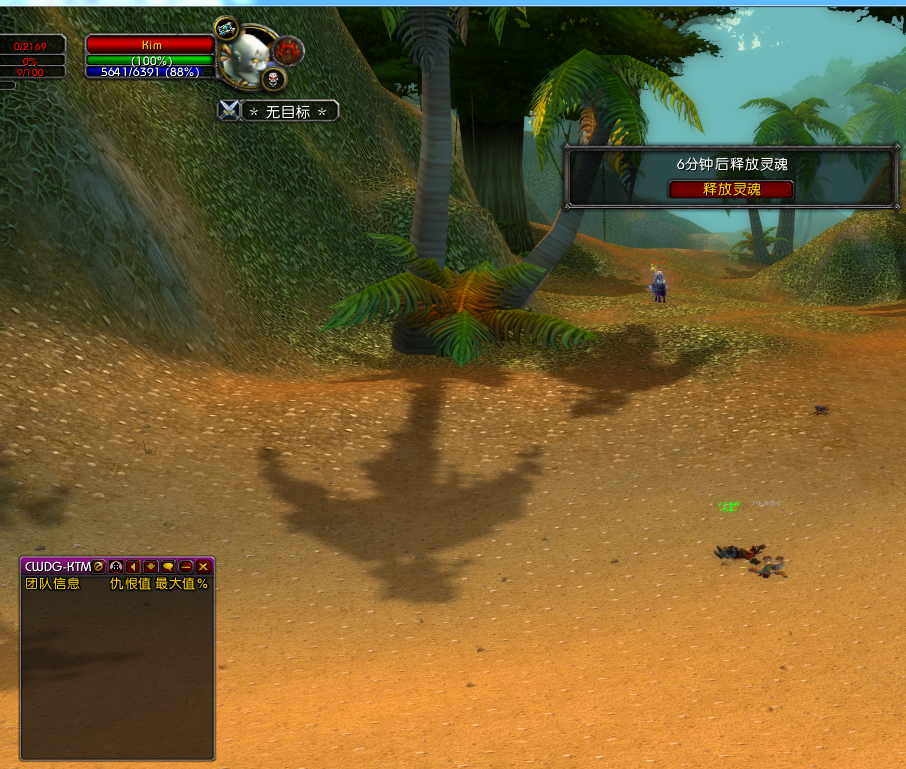
Task: Click the 无目标 no-target frame
Action: pos(289,111)
